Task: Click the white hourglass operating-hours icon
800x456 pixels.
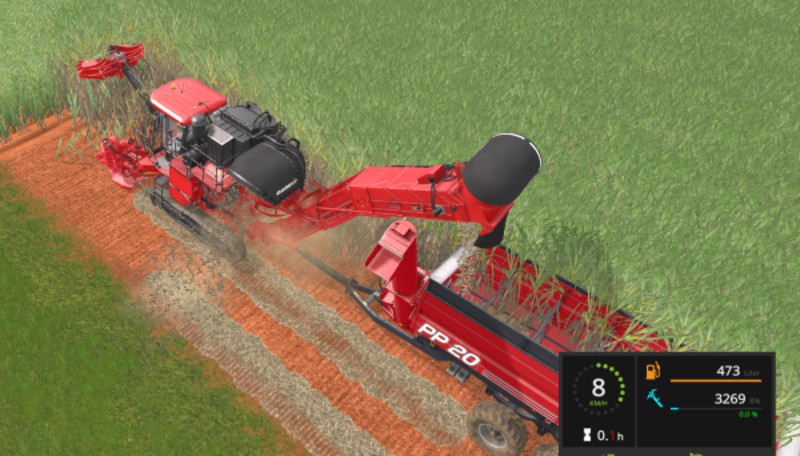Action: (x=582, y=435)
